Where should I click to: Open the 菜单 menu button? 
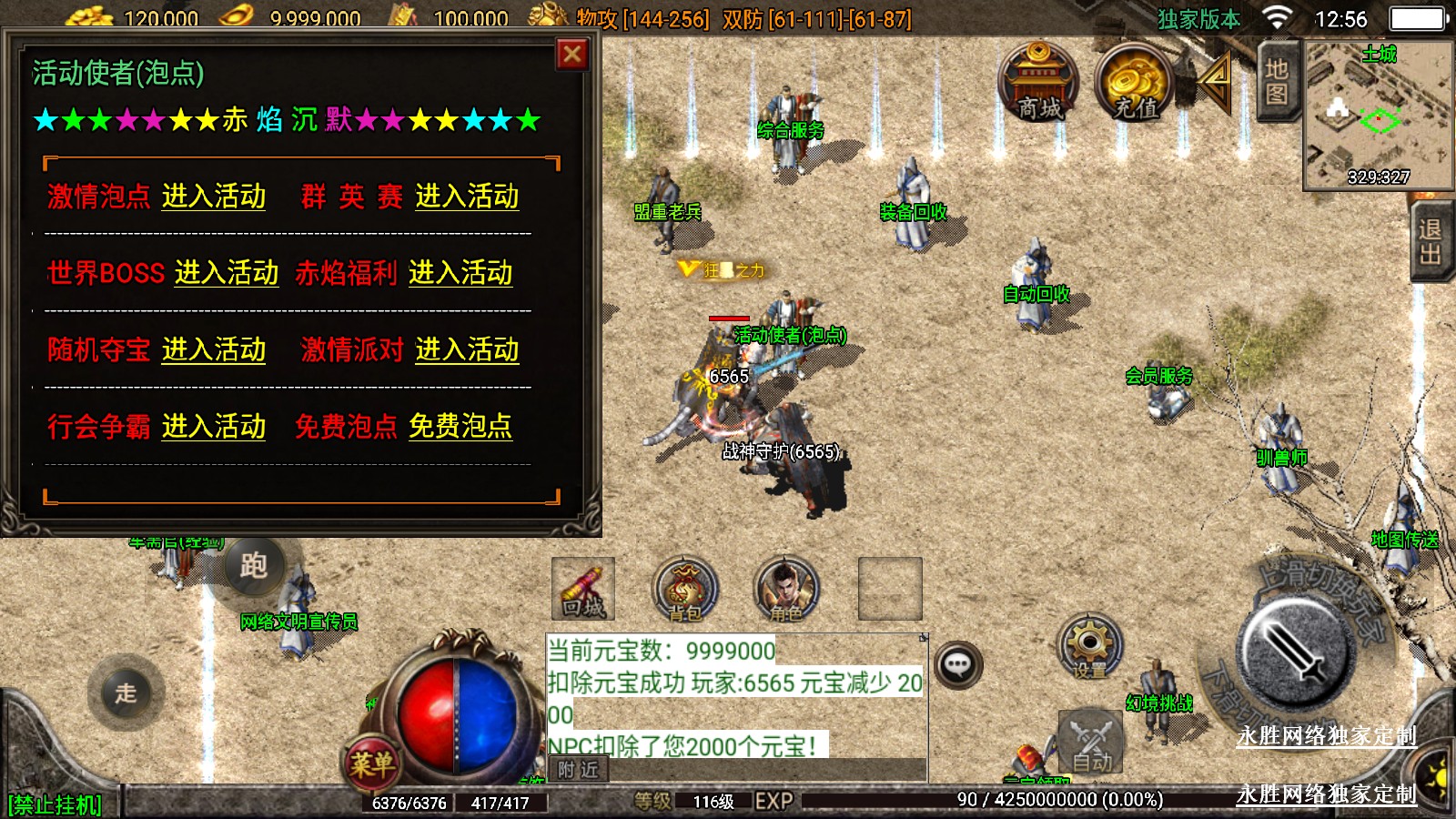click(x=372, y=764)
